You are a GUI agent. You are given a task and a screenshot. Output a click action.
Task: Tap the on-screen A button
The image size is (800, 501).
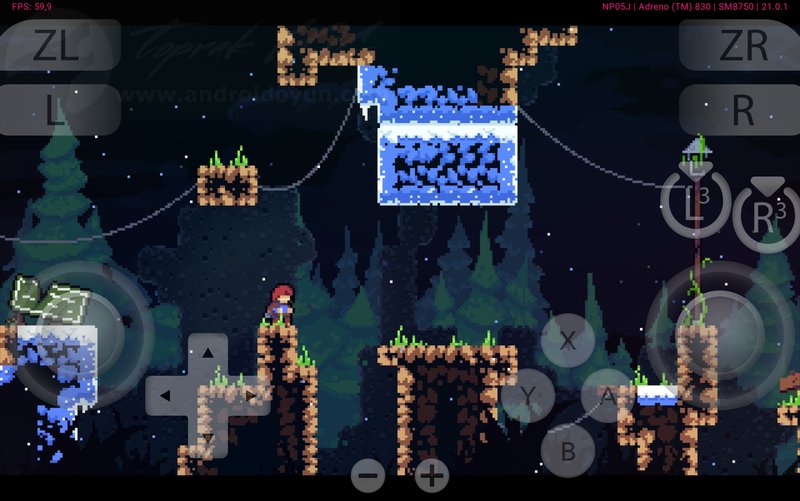click(608, 396)
